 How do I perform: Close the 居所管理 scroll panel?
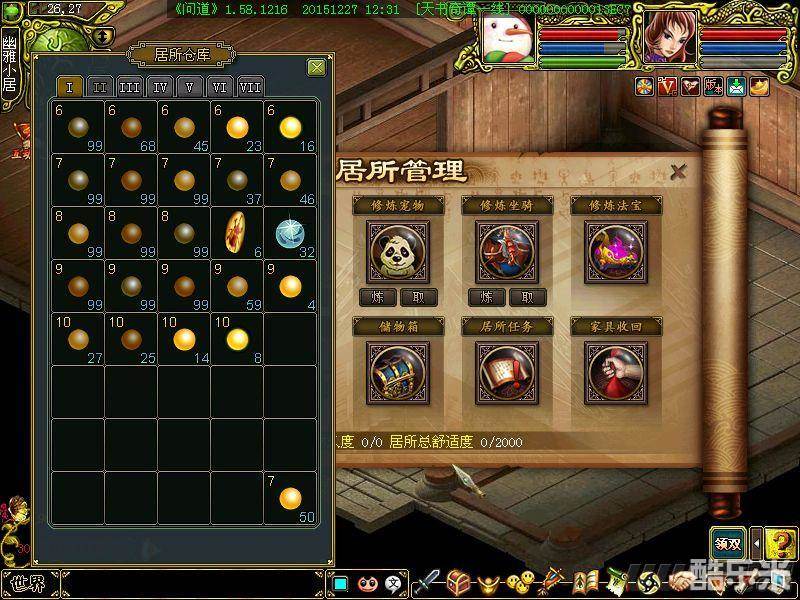[678, 171]
